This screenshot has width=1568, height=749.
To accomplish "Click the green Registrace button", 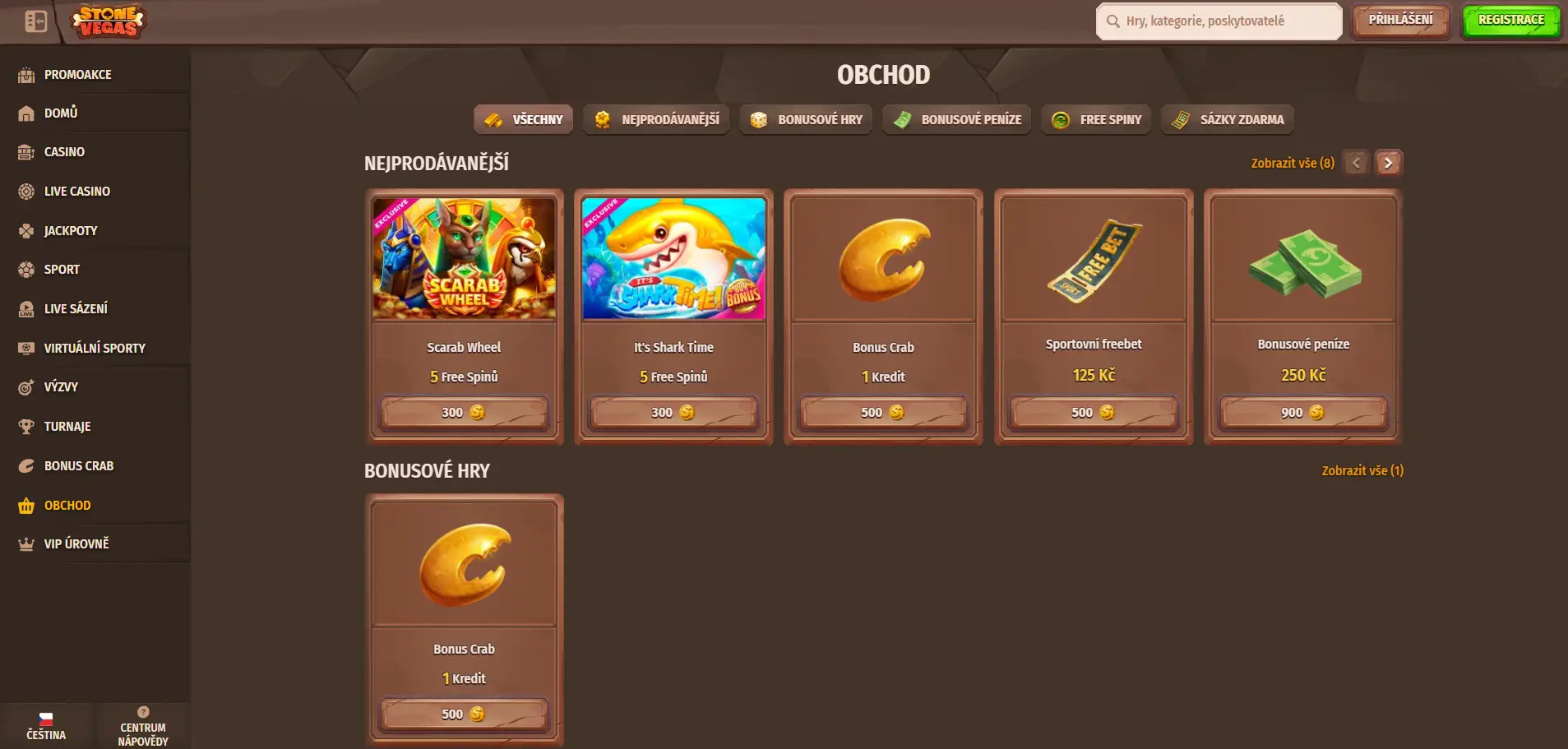I will [1510, 21].
